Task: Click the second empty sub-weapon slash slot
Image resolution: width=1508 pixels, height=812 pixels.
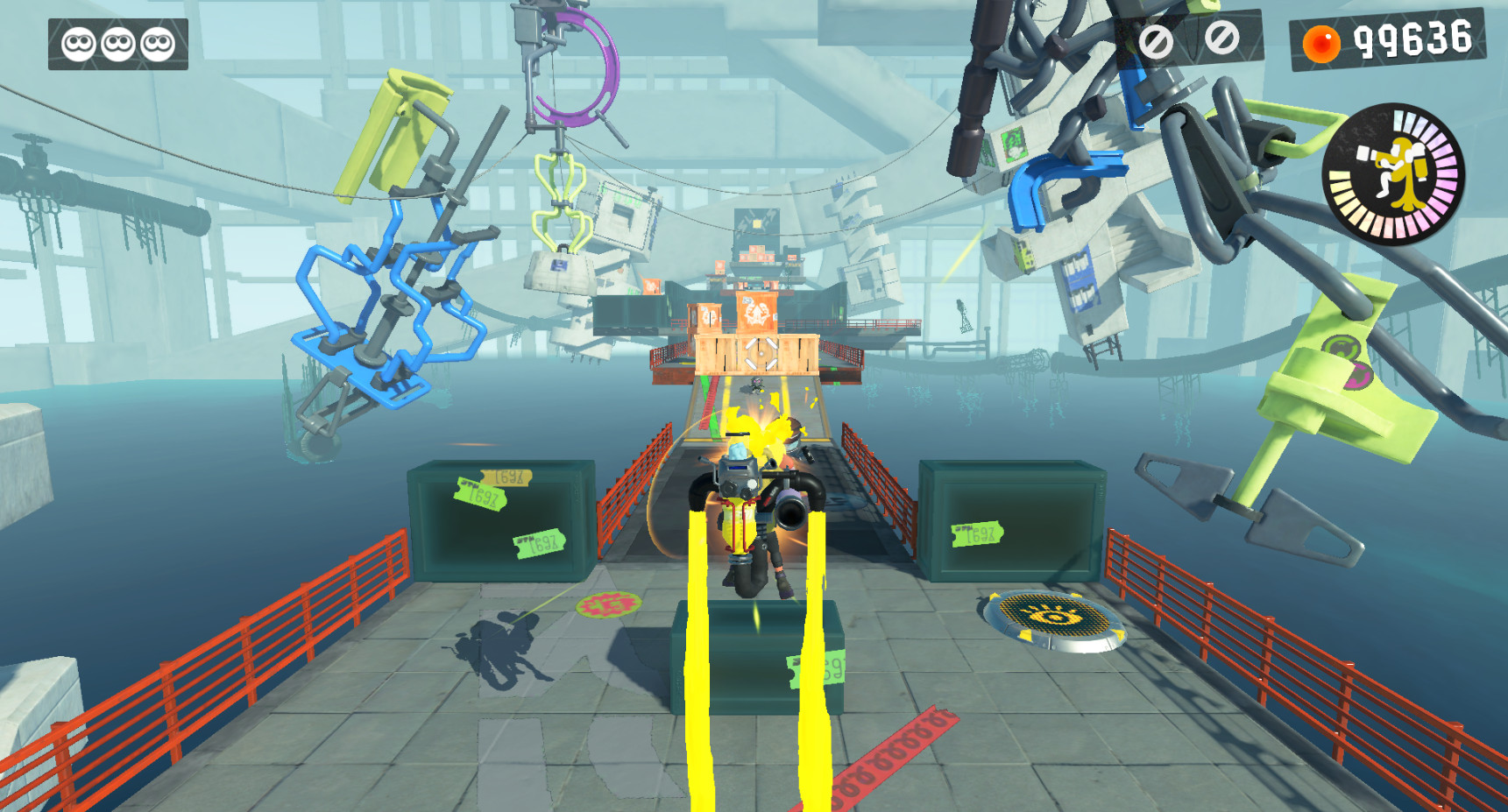Action: 1223,39
